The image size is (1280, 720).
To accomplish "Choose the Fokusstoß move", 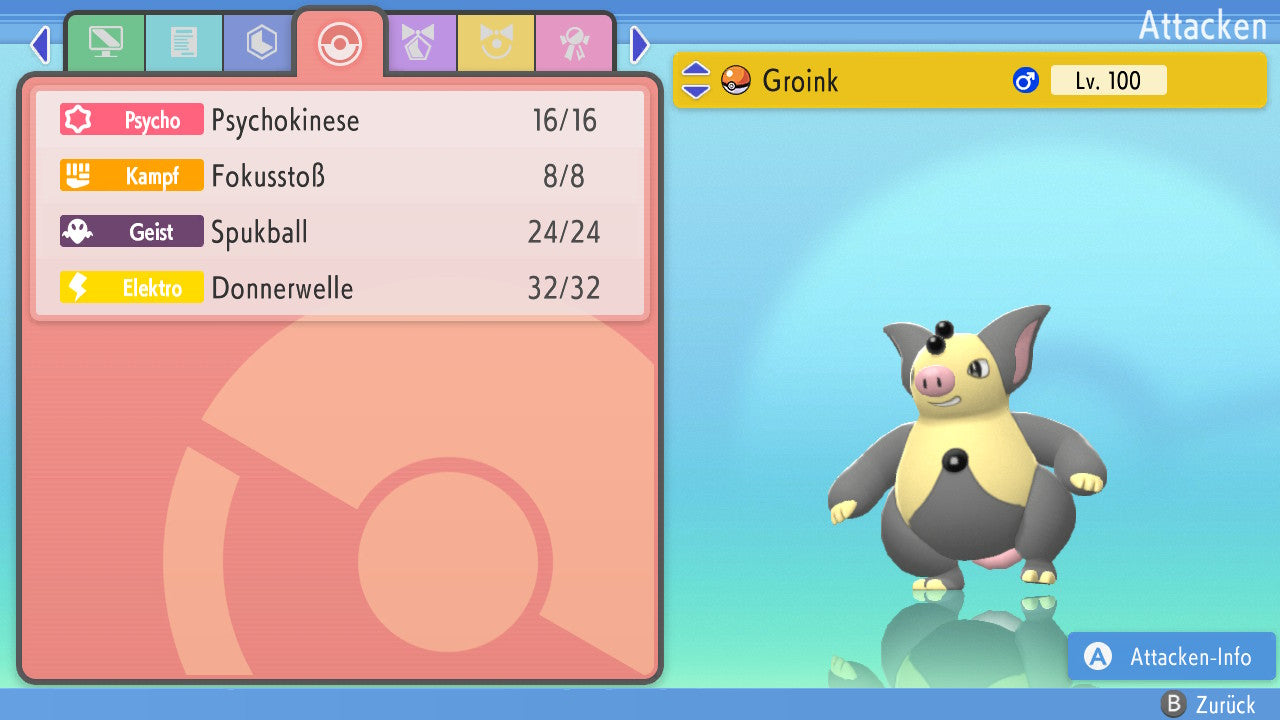I will [x=340, y=177].
